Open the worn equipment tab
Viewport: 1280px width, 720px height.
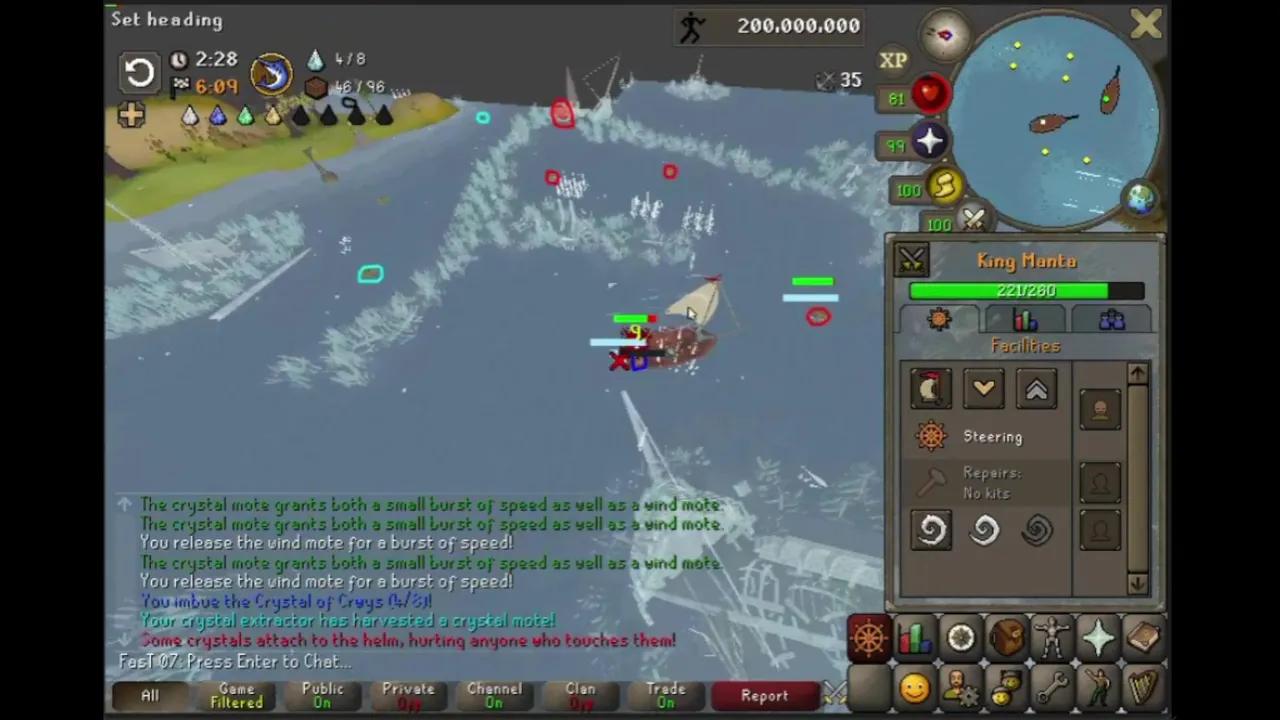(x=1050, y=638)
